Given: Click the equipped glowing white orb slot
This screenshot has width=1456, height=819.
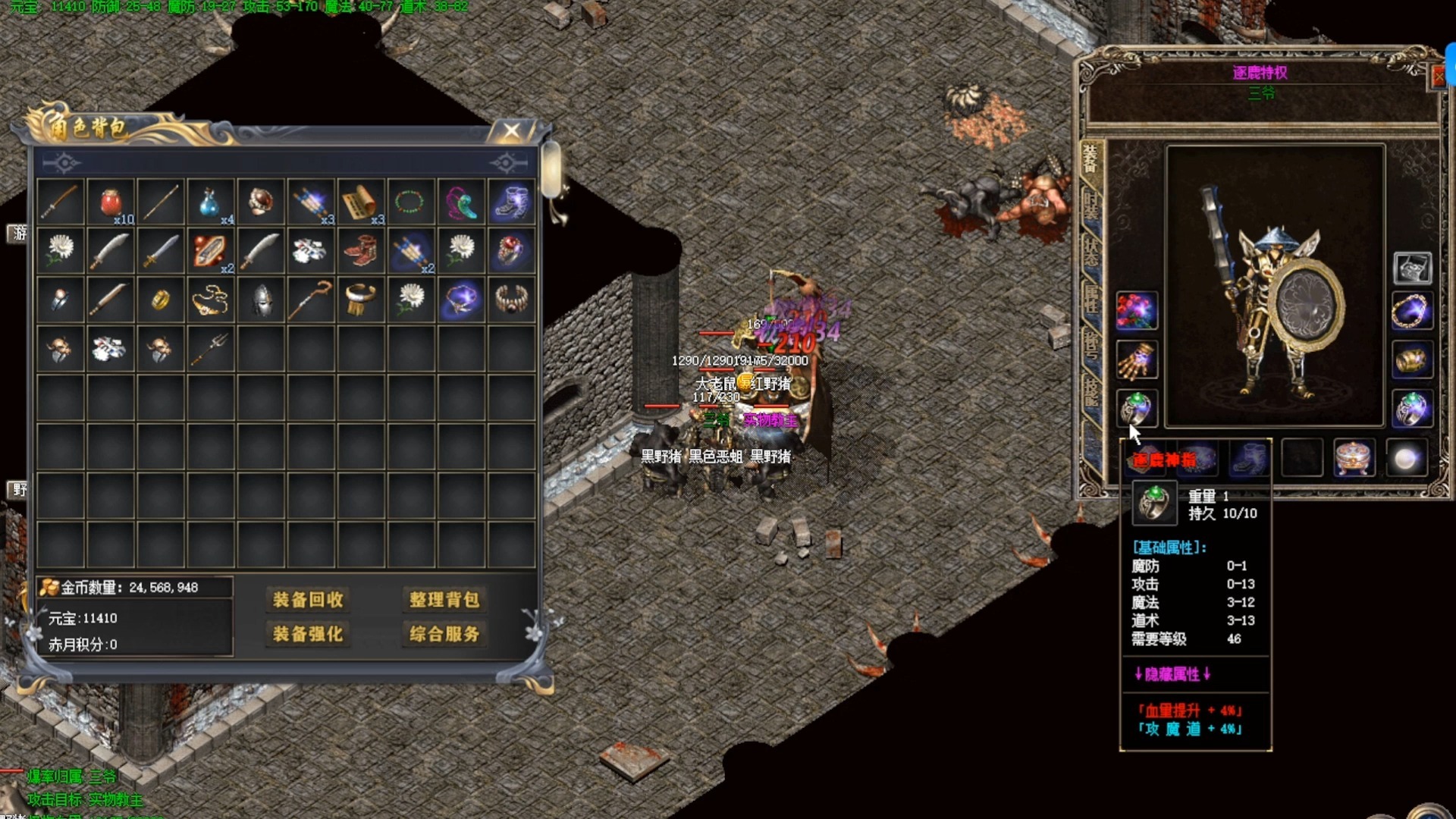Looking at the screenshot, I should pos(1406,459).
